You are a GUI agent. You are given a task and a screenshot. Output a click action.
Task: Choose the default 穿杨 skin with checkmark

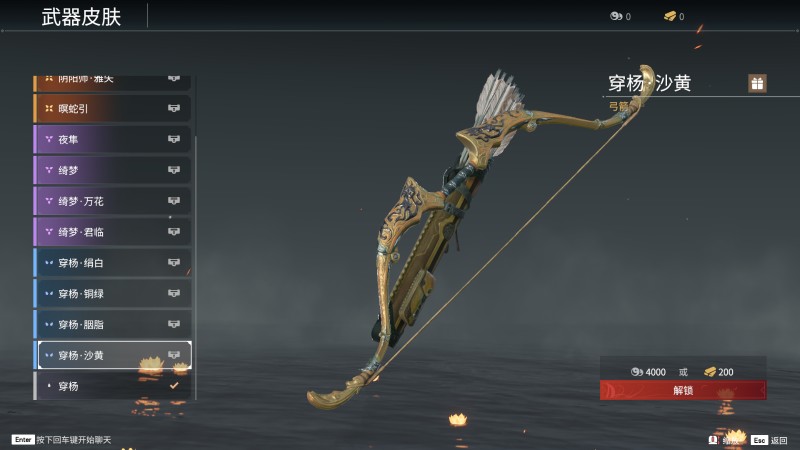112,385
